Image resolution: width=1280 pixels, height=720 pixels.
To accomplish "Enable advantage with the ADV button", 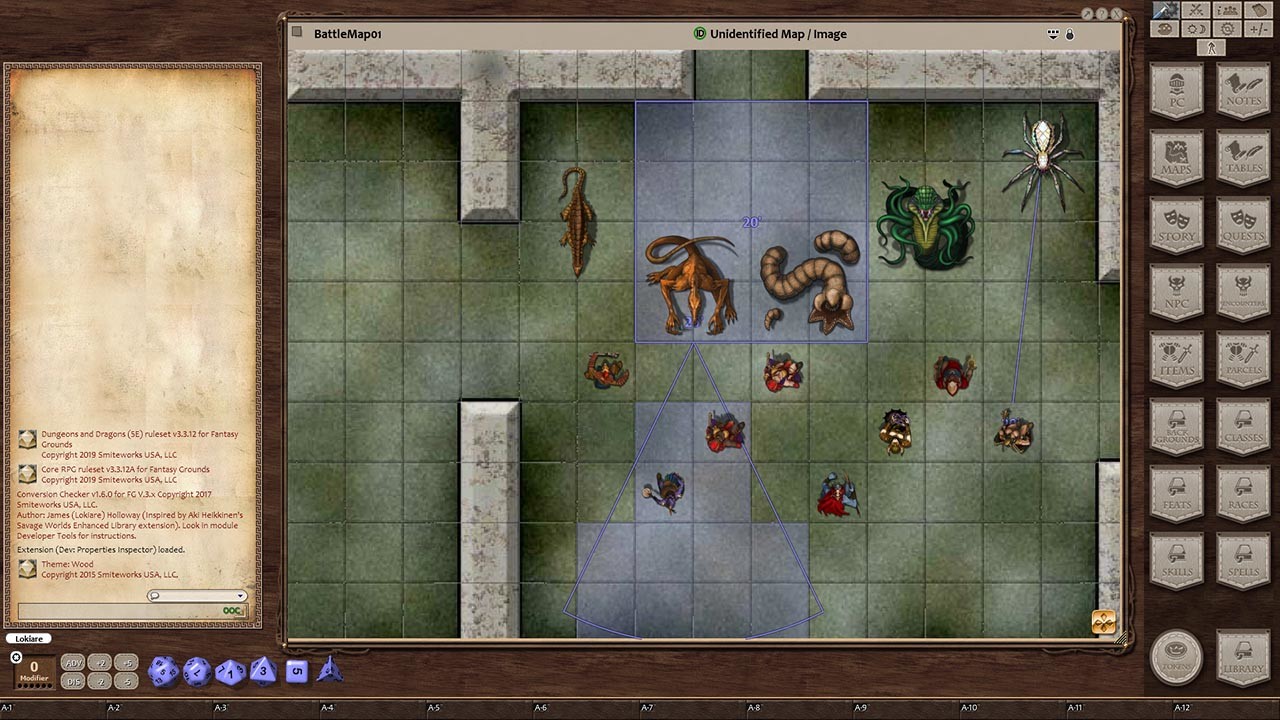I will point(72,662).
